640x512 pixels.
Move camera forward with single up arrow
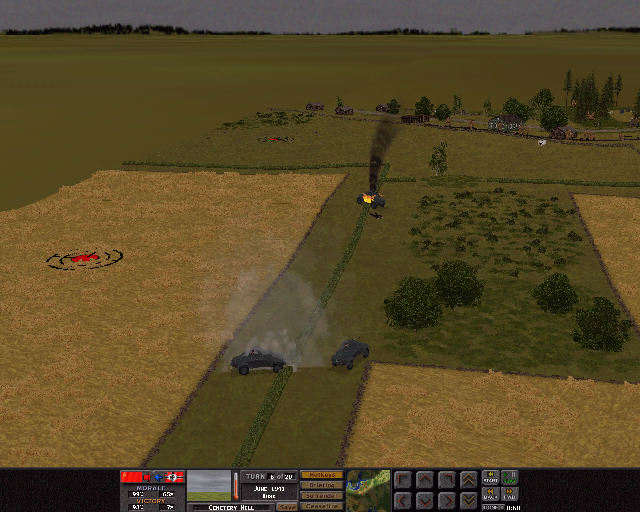click(424, 479)
